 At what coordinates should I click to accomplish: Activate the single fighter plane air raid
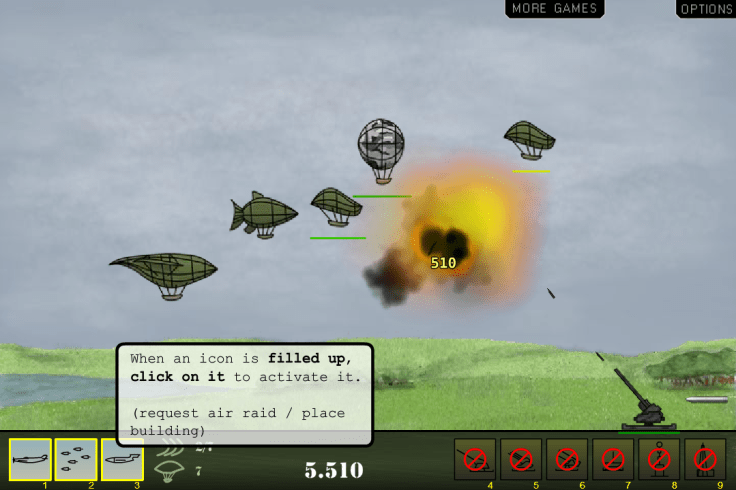click(x=30, y=459)
